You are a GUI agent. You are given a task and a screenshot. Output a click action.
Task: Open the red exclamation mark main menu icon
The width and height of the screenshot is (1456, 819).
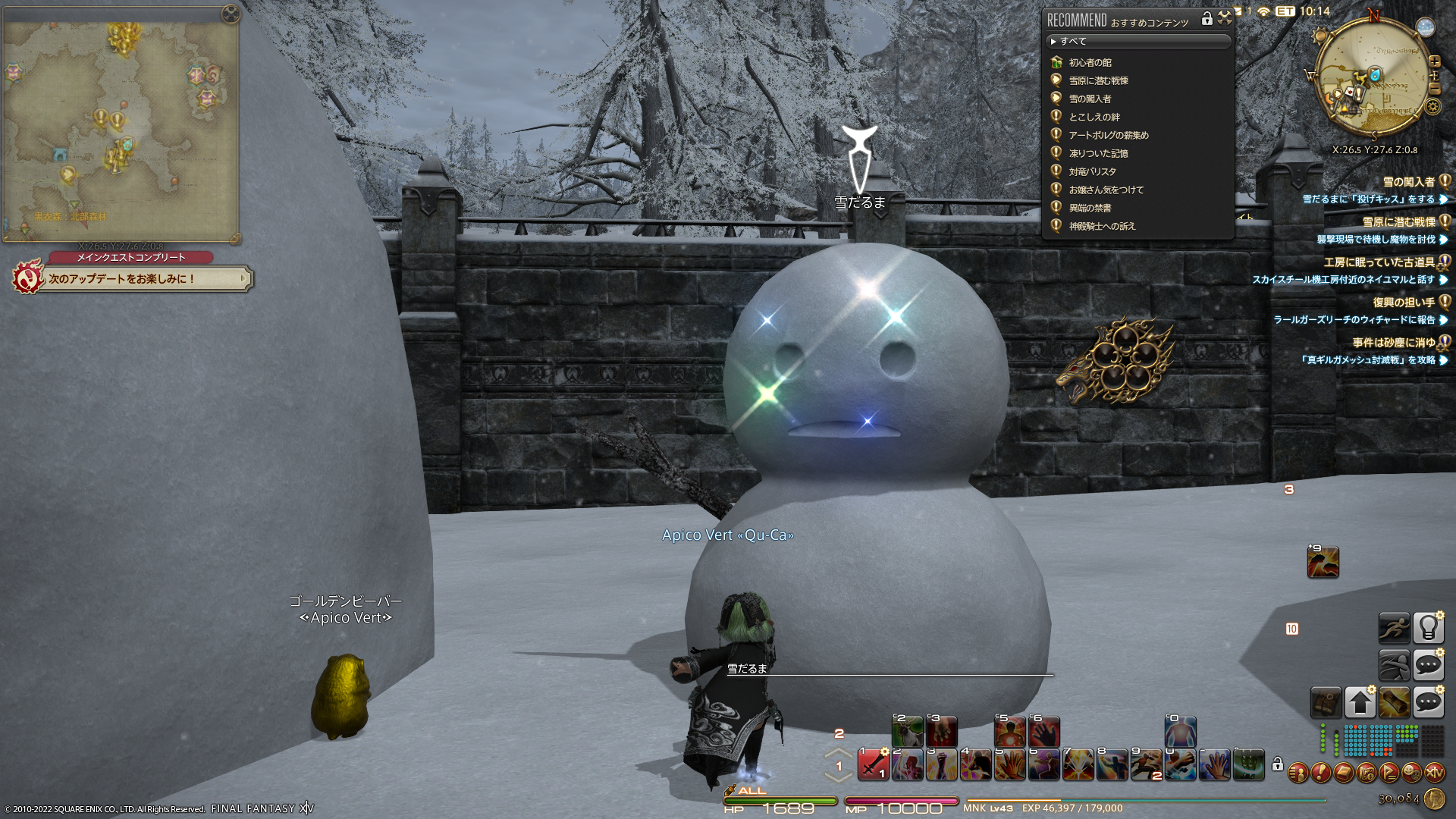(1321, 773)
